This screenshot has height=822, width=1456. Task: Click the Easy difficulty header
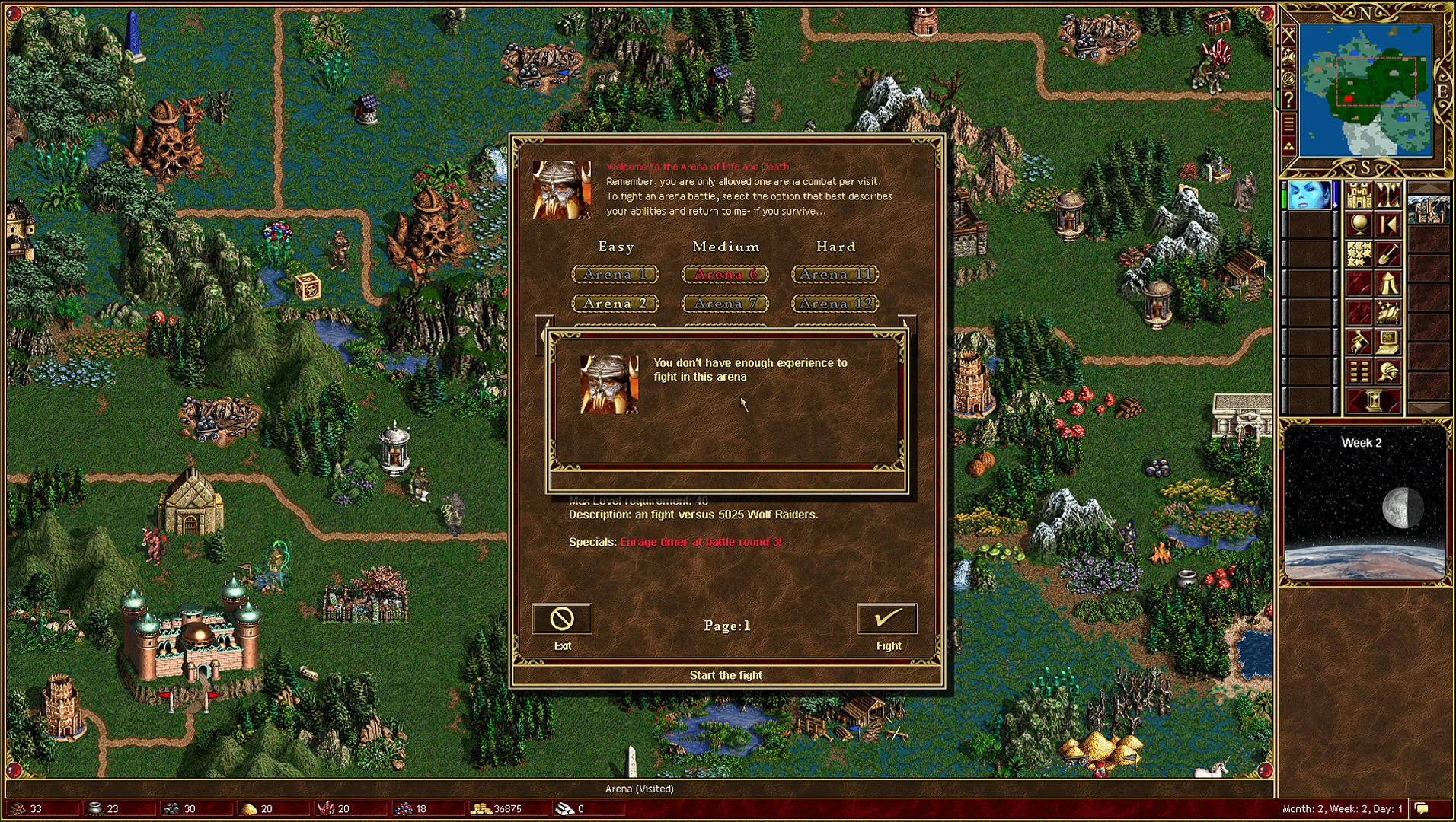tap(617, 247)
